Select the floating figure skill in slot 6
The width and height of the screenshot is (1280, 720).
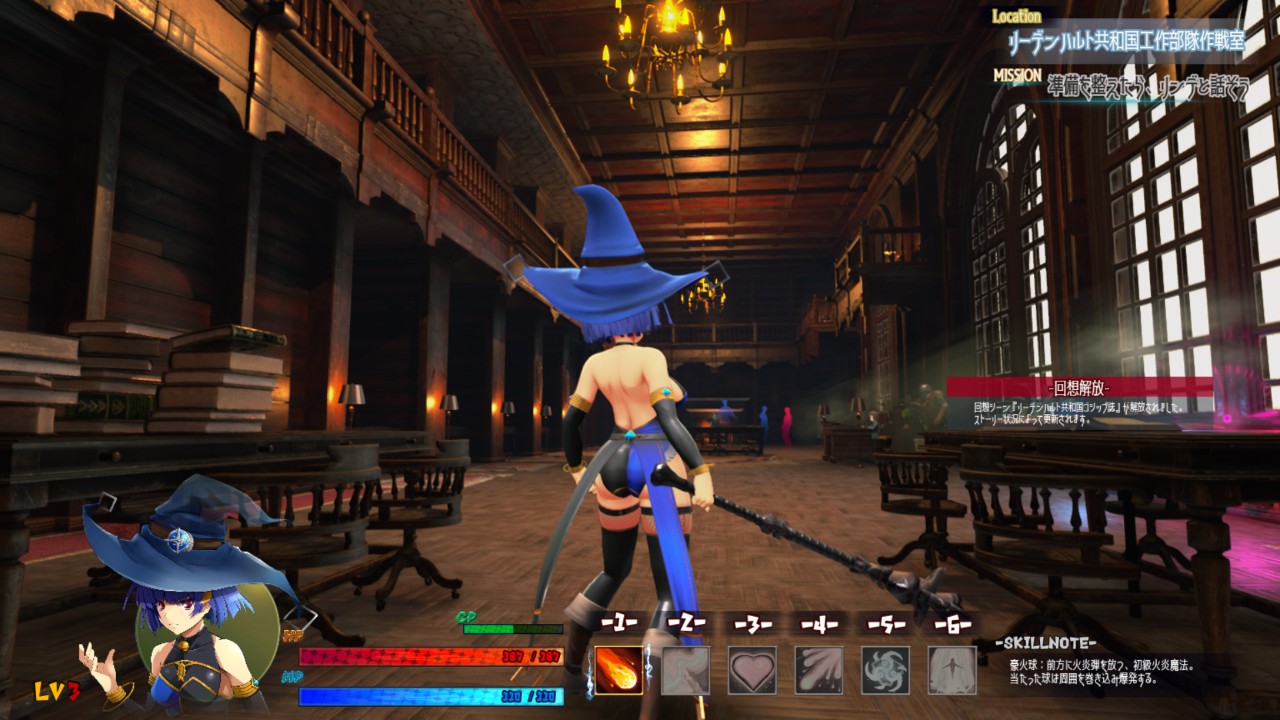952,670
